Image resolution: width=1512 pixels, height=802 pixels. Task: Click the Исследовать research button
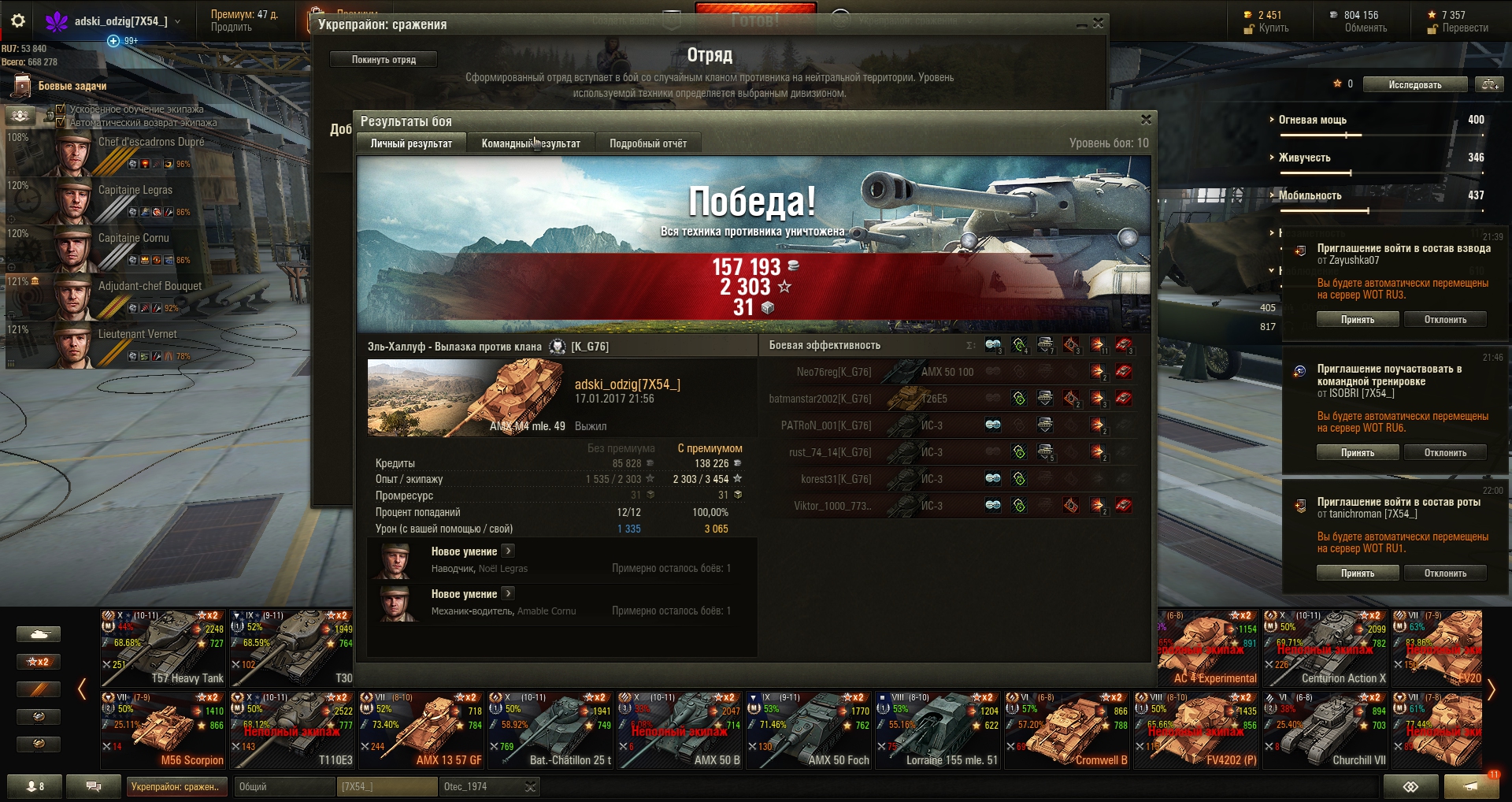[1415, 85]
